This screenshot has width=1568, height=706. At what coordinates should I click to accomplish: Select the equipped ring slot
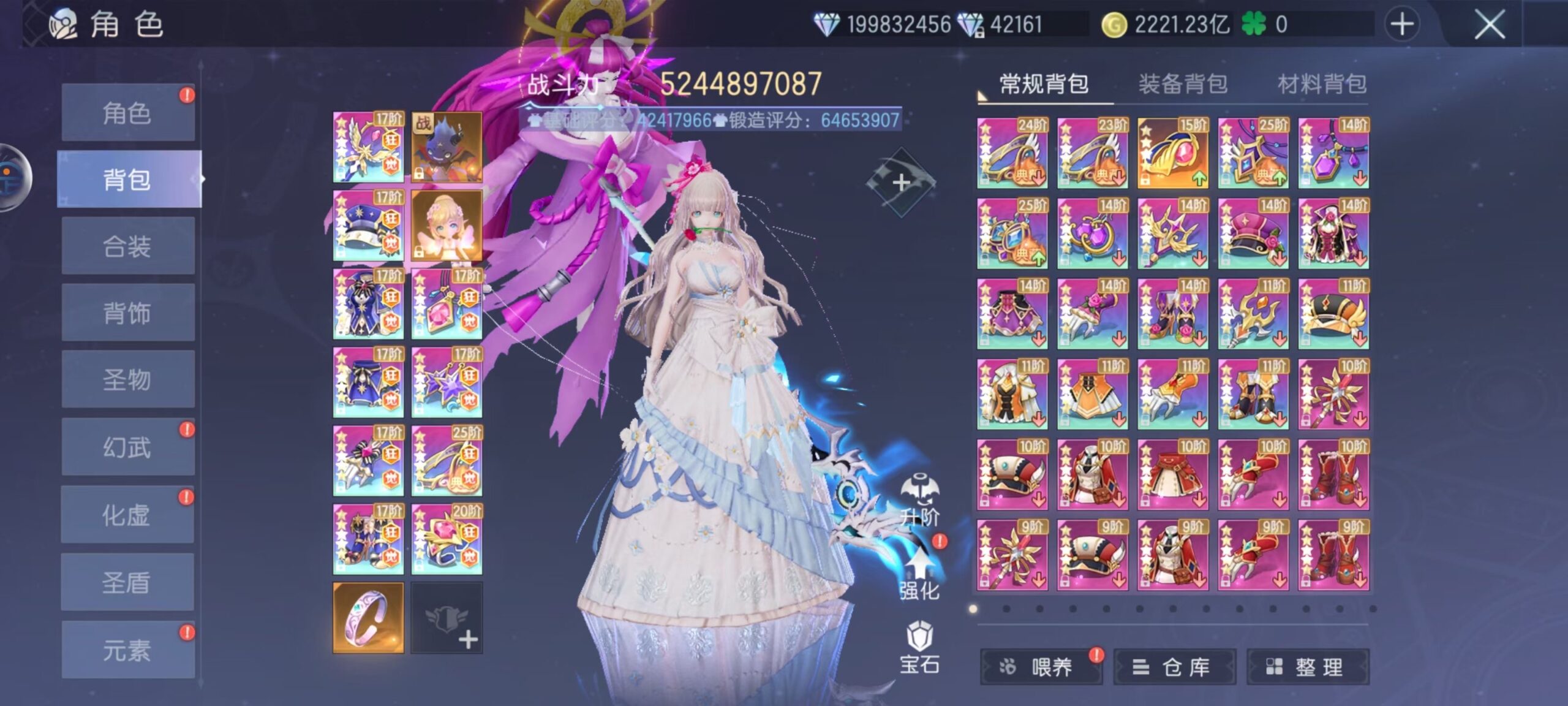(368, 617)
